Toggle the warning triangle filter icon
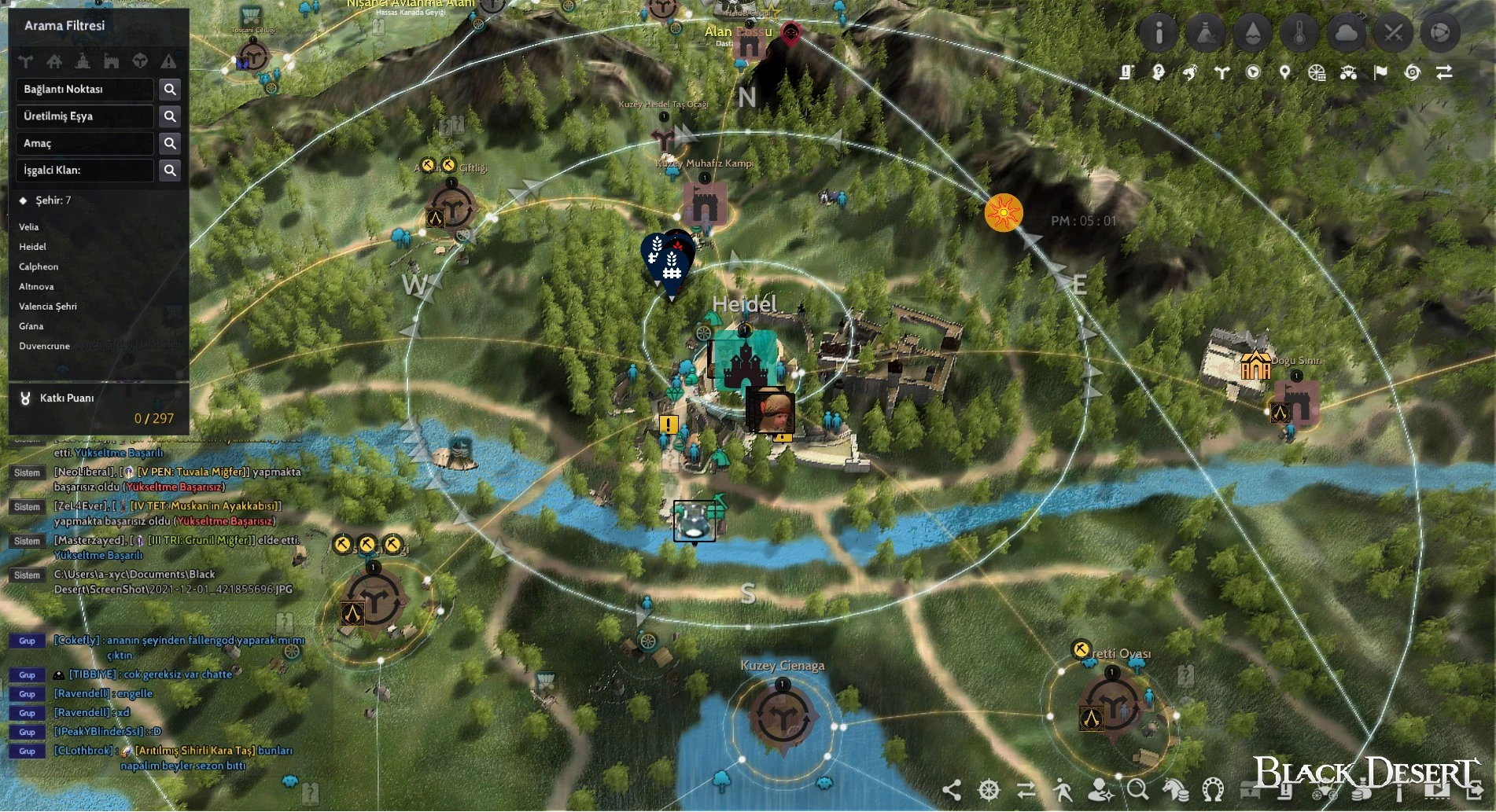 pyautogui.click(x=168, y=61)
